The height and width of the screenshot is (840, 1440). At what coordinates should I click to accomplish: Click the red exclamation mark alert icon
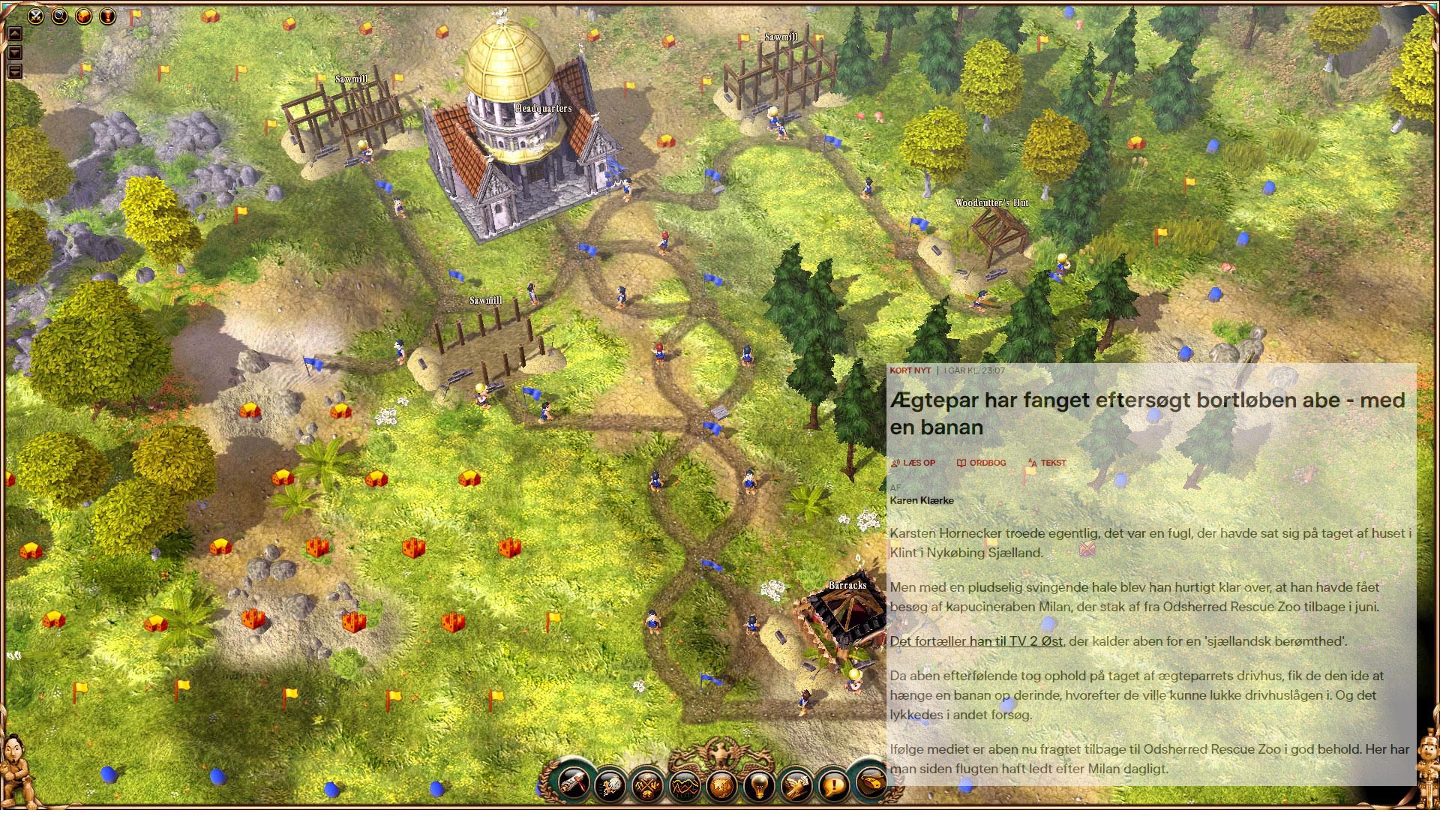[x=108, y=15]
